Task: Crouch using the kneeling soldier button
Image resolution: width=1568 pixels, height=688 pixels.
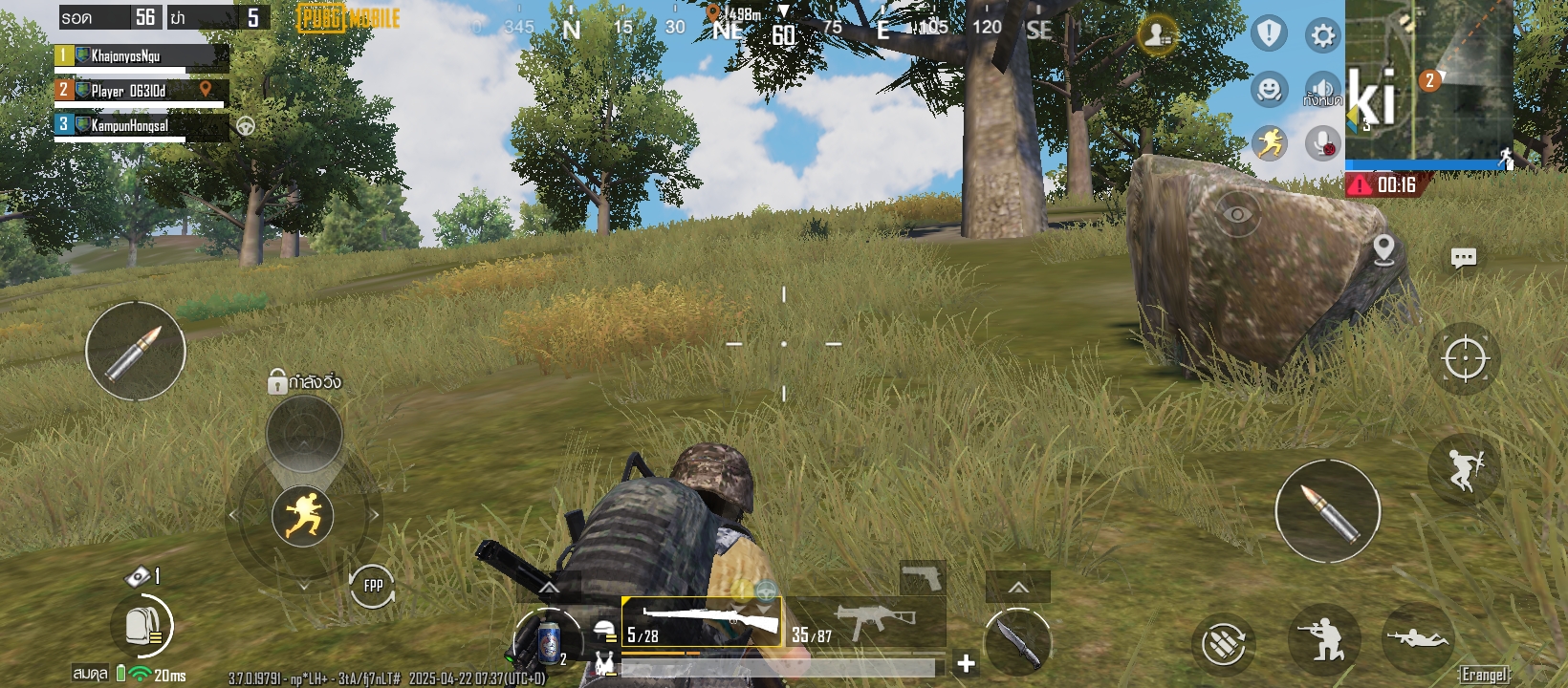Action: [1324, 639]
